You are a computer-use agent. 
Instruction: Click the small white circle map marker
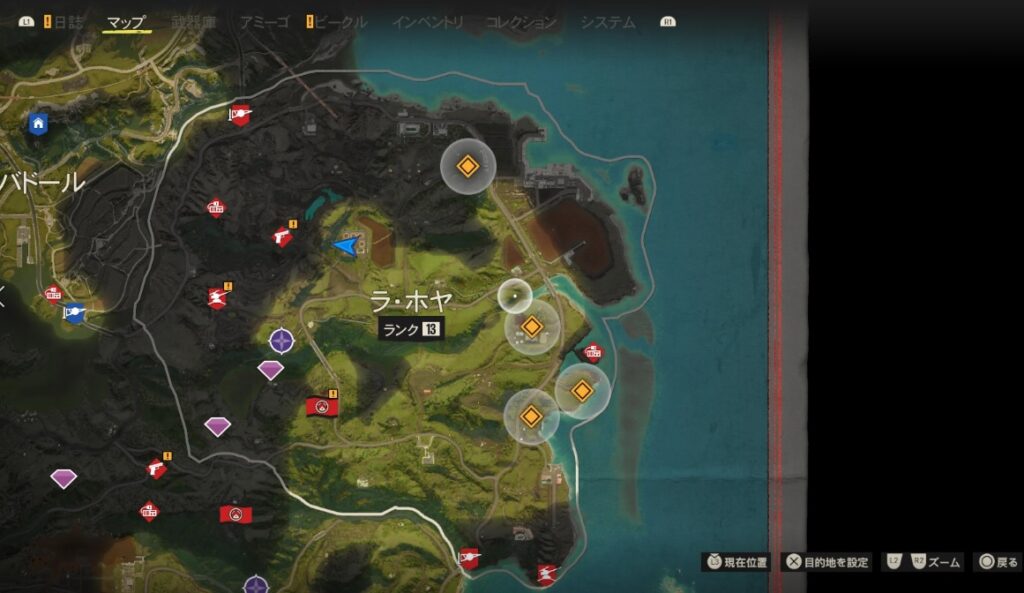pyautogui.click(x=514, y=295)
